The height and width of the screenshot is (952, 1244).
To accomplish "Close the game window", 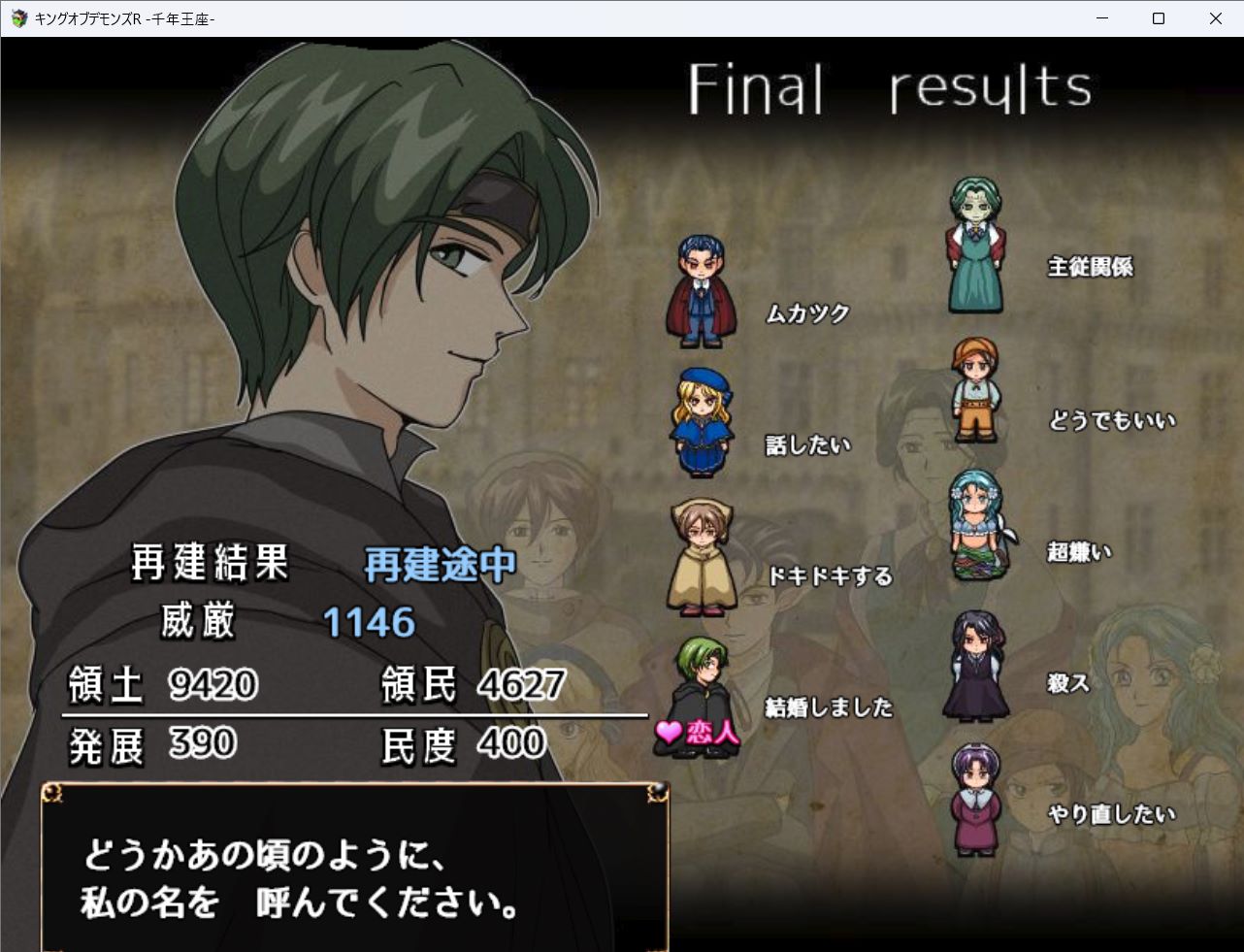I will [x=1215, y=18].
